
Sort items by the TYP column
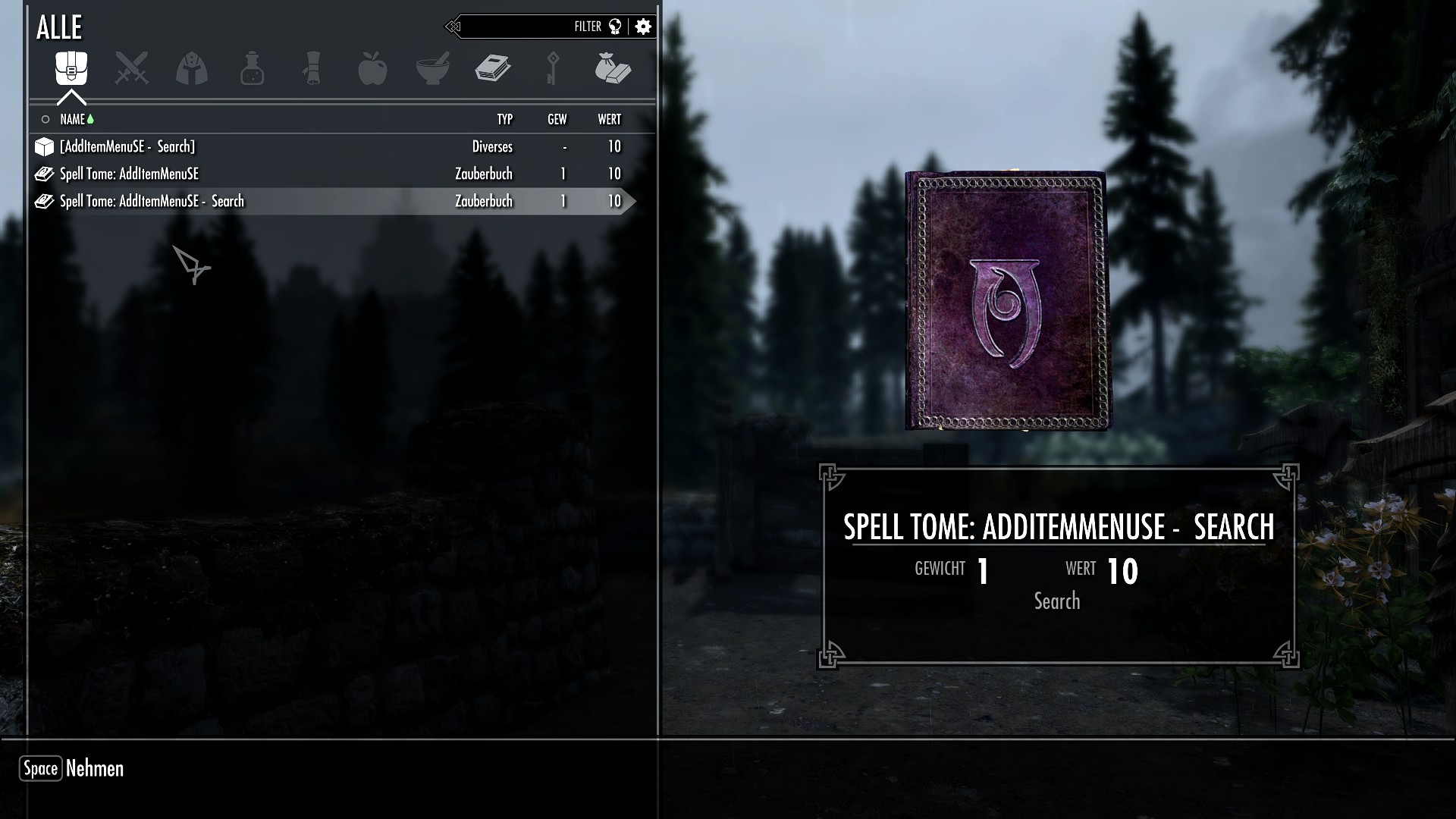(504, 119)
